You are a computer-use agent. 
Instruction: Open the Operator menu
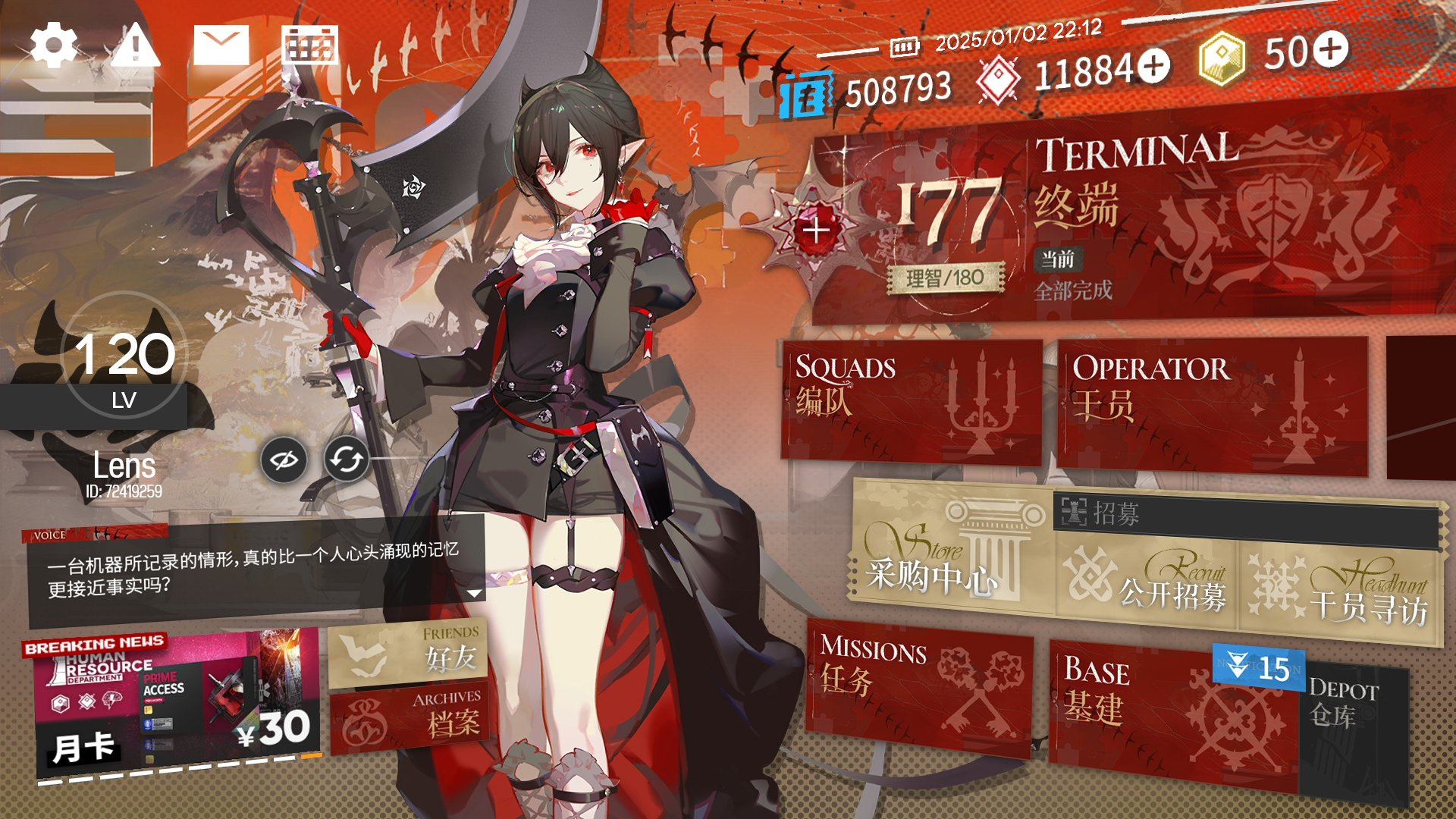click(x=1212, y=406)
